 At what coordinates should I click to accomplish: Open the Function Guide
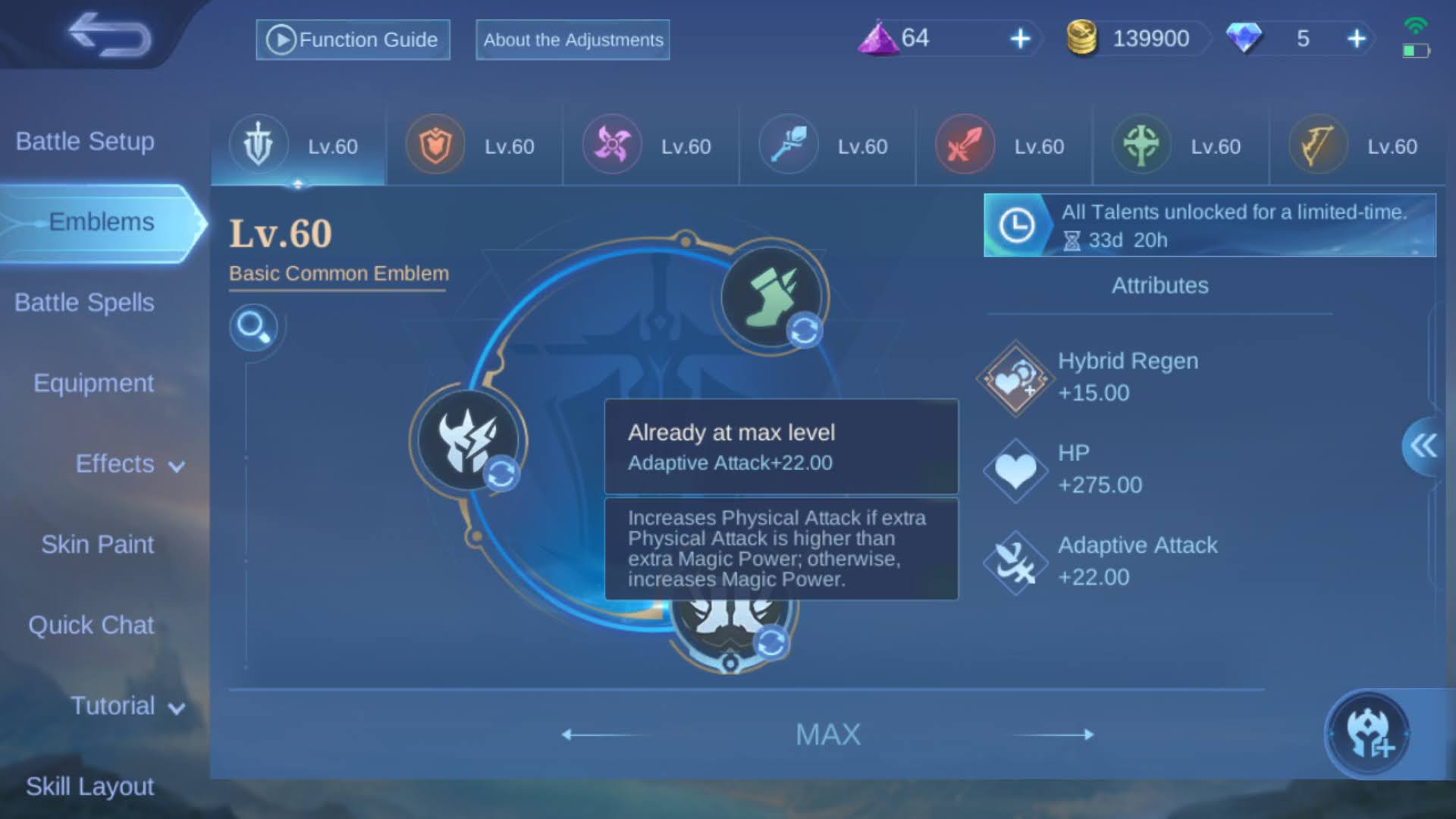(x=353, y=39)
